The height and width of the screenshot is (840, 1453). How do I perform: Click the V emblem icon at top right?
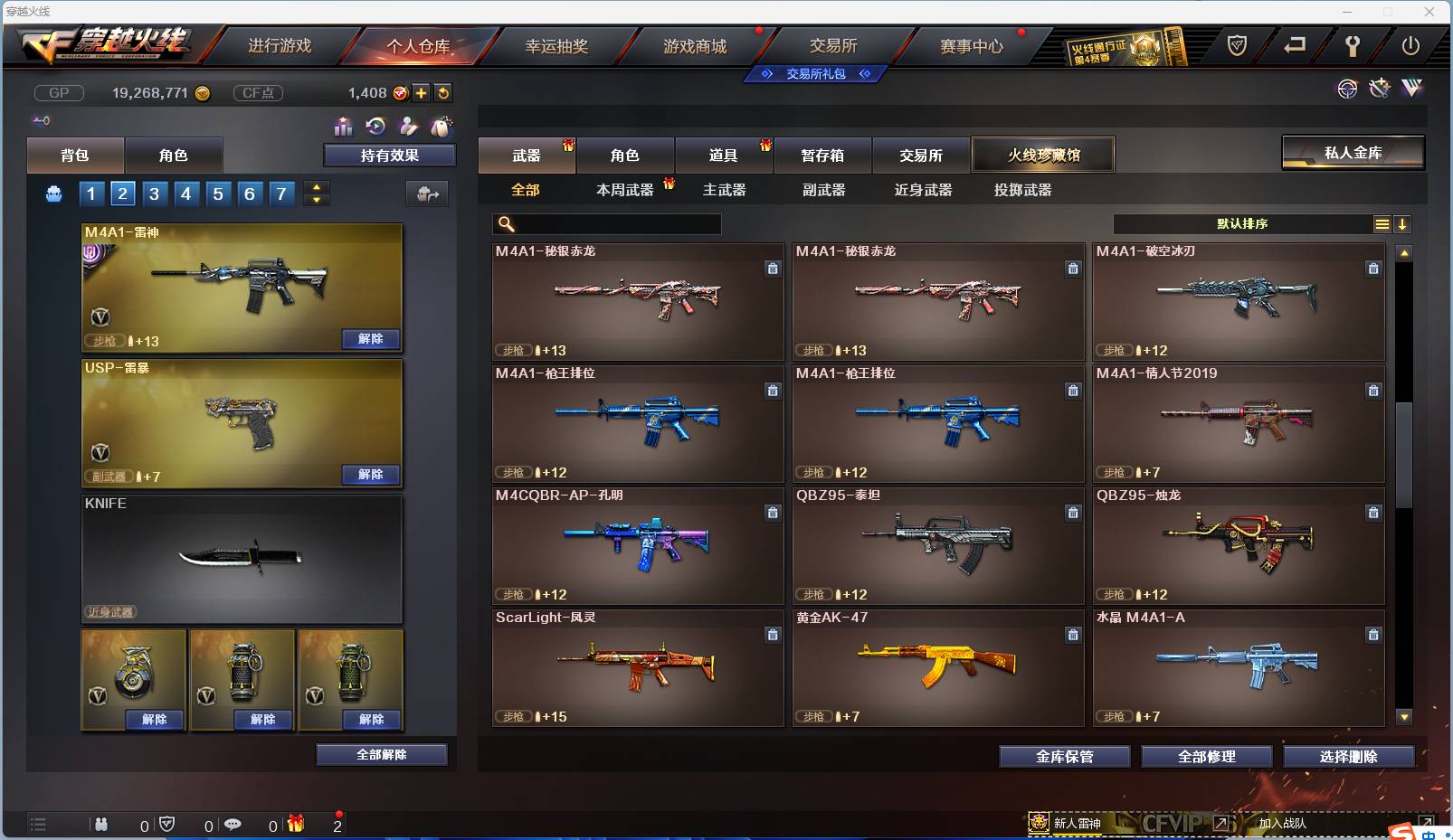point(1411,88)
